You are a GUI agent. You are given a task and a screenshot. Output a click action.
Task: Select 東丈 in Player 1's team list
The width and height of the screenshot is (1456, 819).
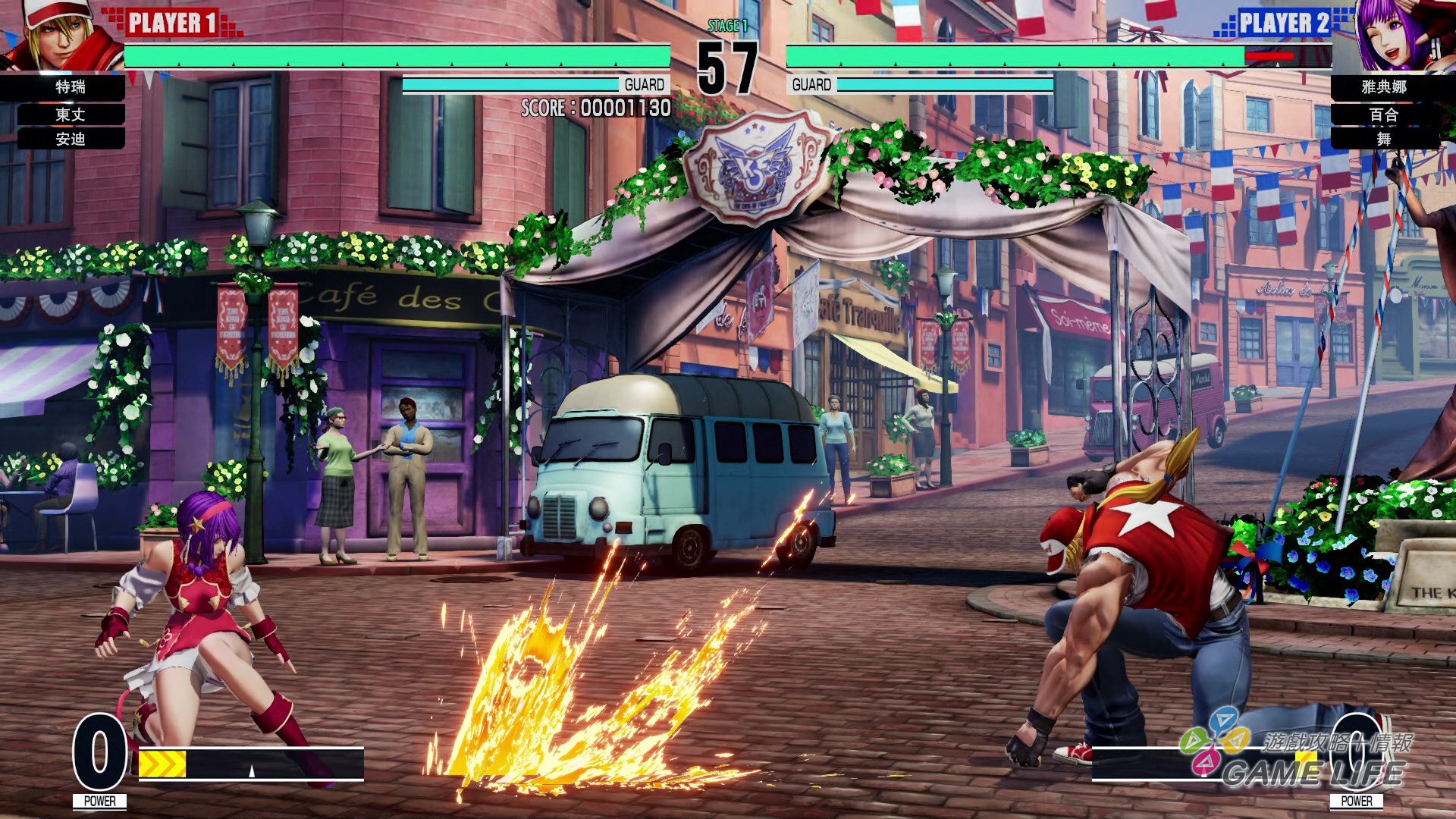[71, 115]
